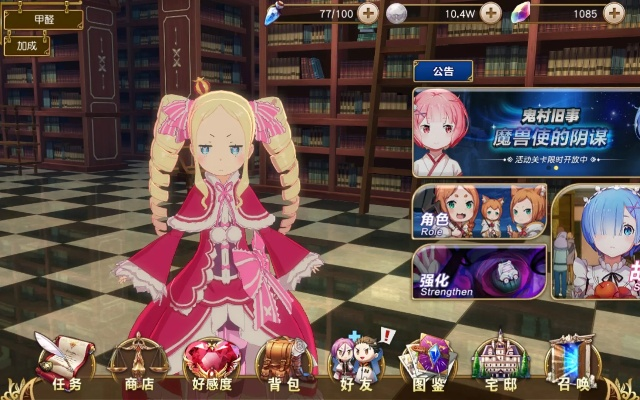Screen dimensions: 640x400
Task: Add coins with the 10.4W plus button
Action: click(490, 13)
